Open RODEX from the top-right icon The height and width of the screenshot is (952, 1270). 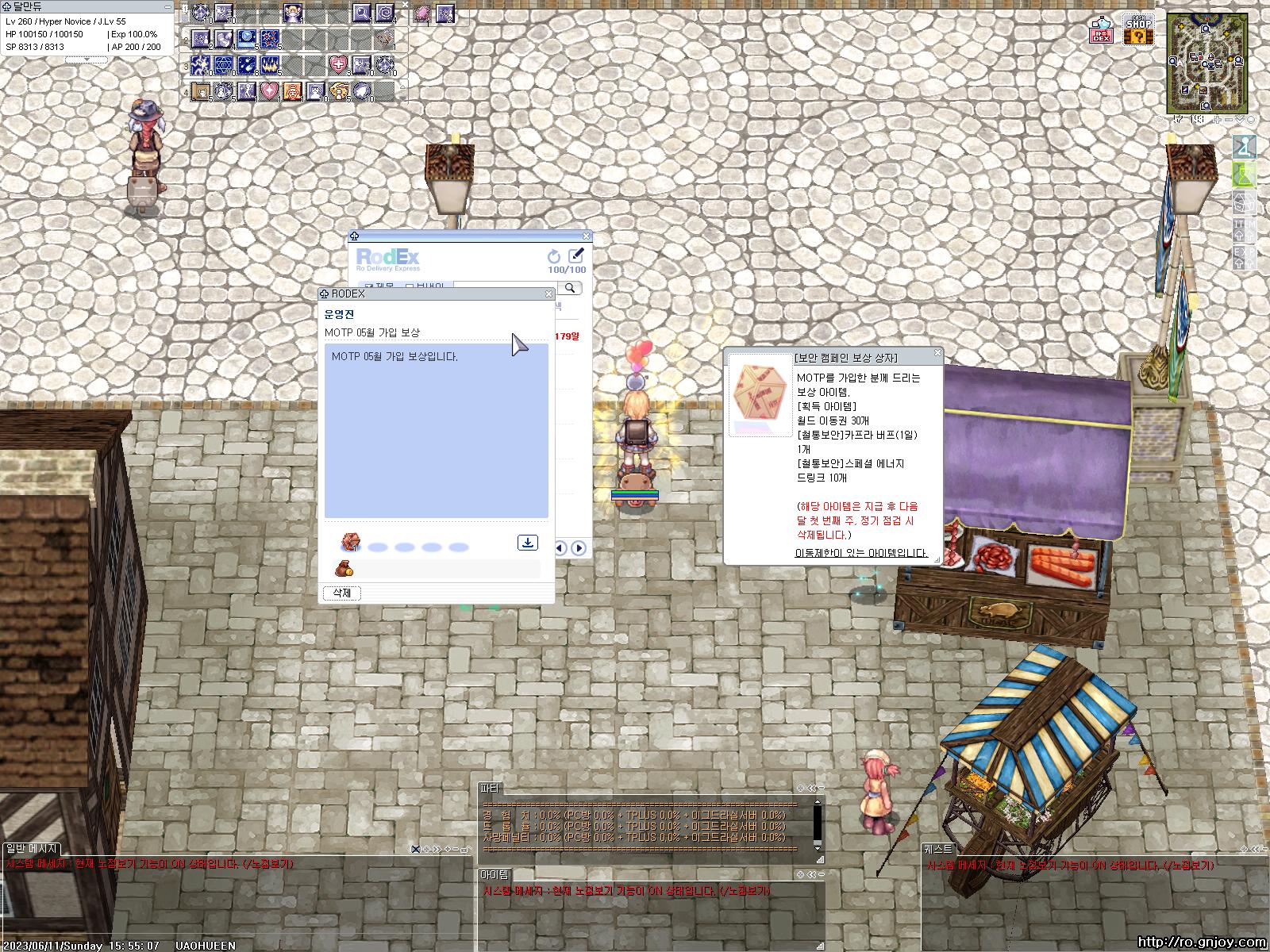[x=1102, y=29]
